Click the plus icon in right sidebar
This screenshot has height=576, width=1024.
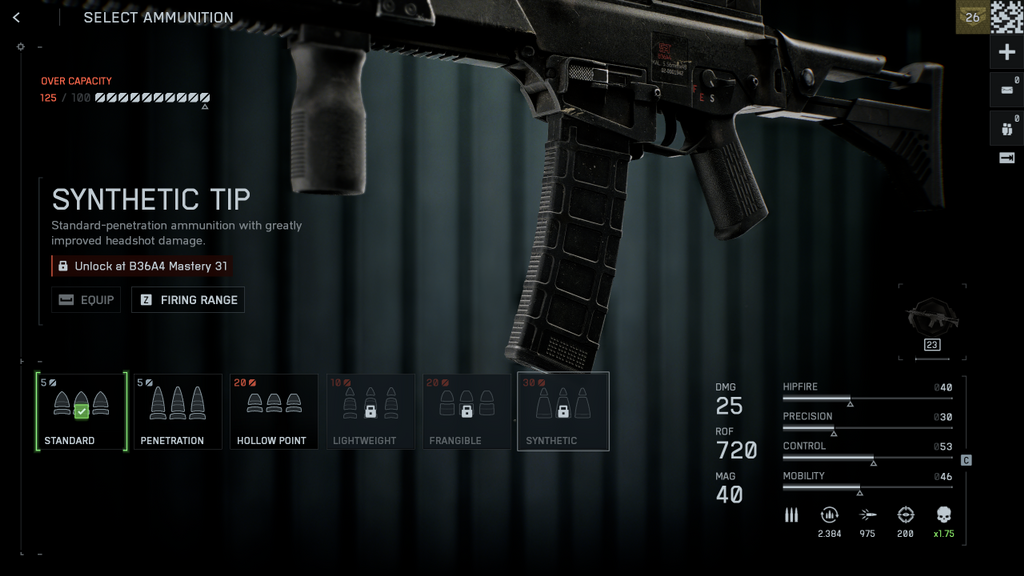pos(1006,52)
